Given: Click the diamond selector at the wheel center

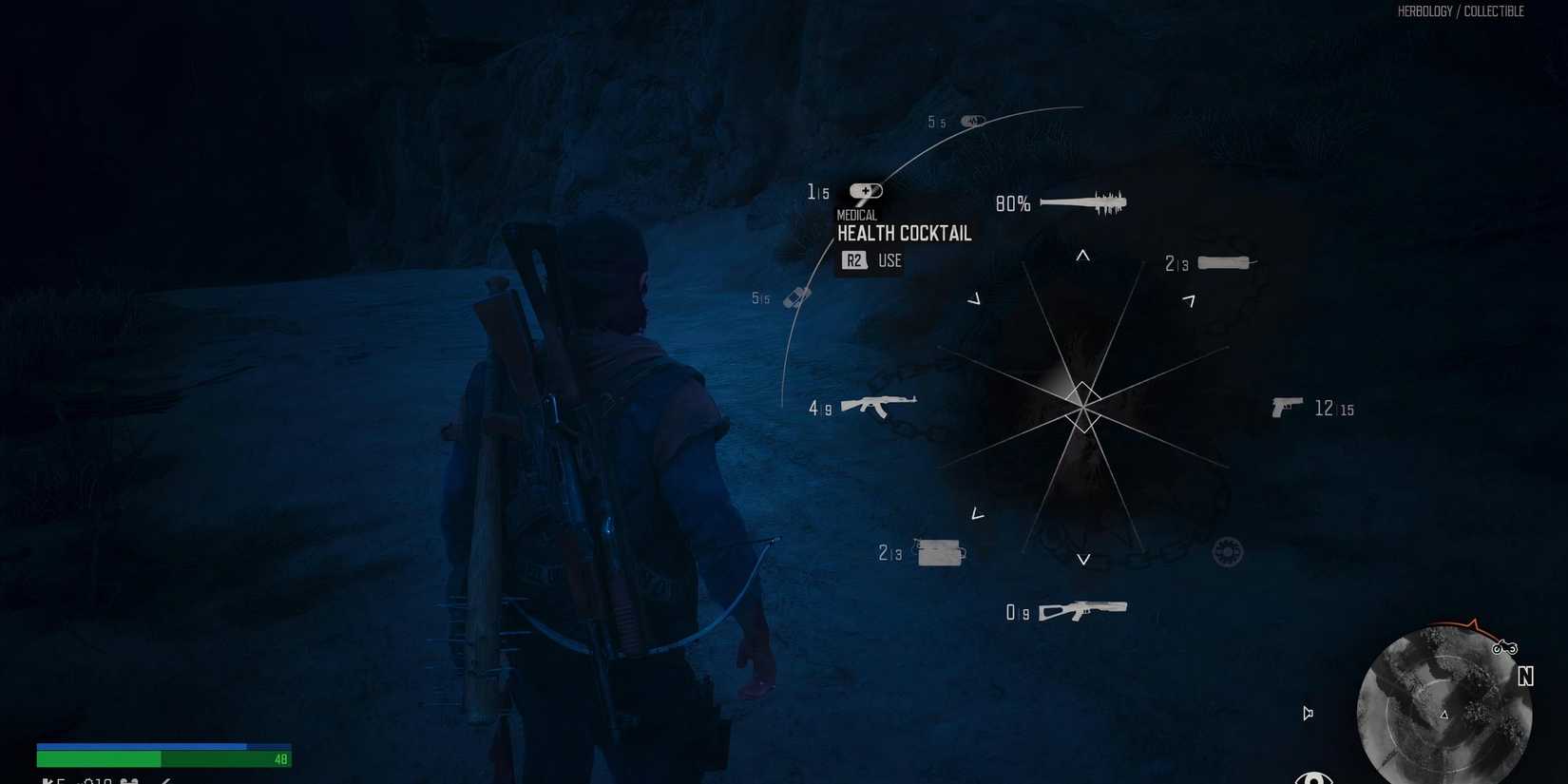Looking at the screenshot, I should [x=1082, y=409].
